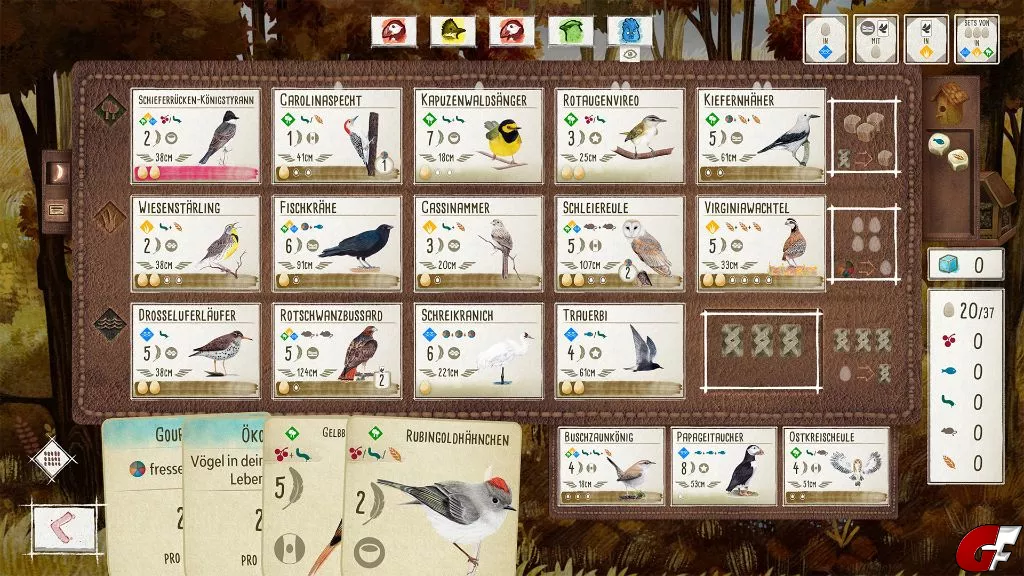Take the Buschzaunkönig from the bird tray

pos(612,466)
